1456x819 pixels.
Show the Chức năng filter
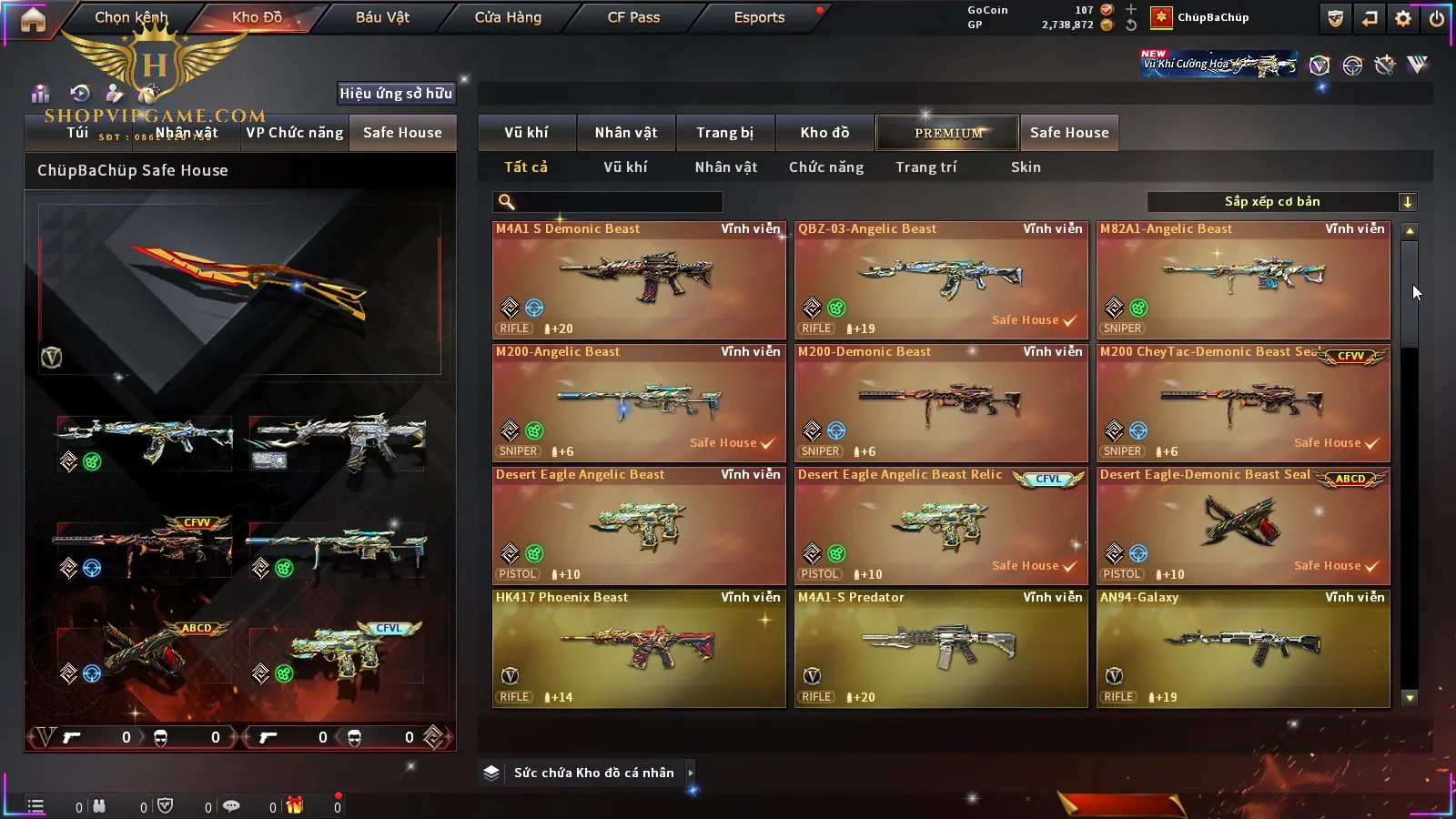coord(826,167)
